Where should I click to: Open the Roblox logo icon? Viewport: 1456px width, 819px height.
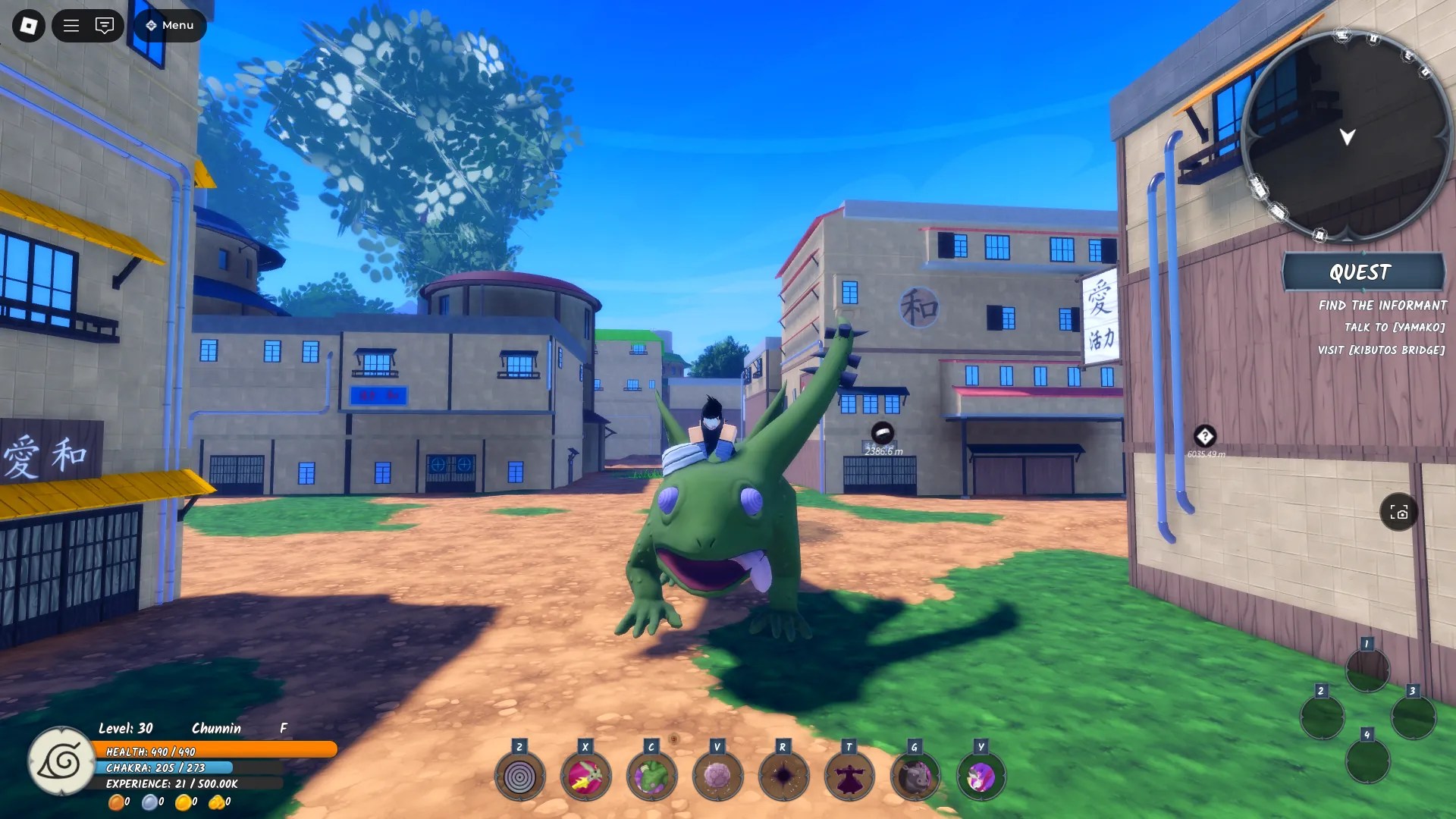pos(27,25)
